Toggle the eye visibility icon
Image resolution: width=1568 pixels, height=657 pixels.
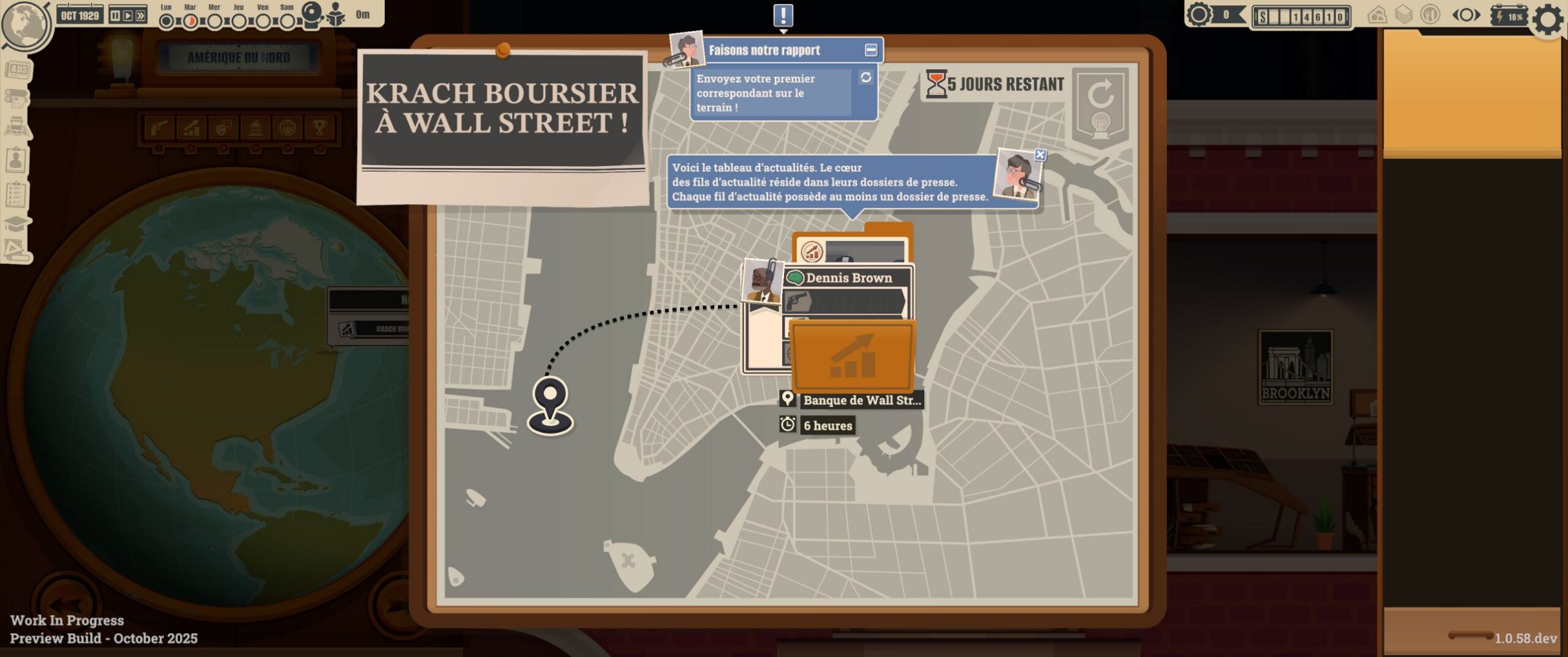pos(1466,15)
